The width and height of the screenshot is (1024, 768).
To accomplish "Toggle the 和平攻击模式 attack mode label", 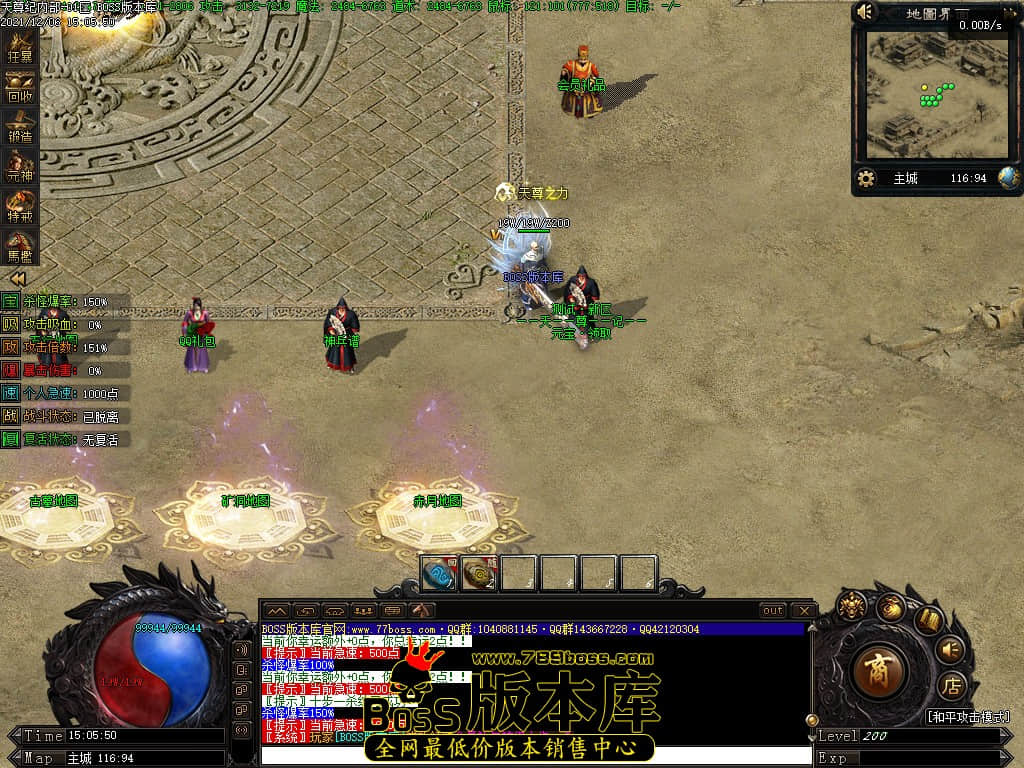I will coord(965,717).
